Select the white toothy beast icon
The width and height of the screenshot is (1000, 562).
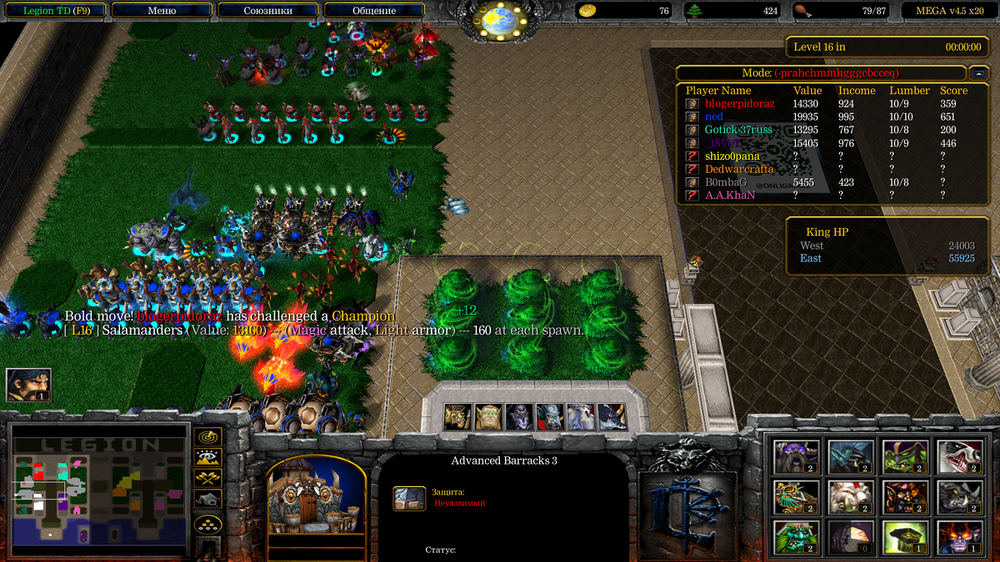pyautogui.click(x=958, y=457)
